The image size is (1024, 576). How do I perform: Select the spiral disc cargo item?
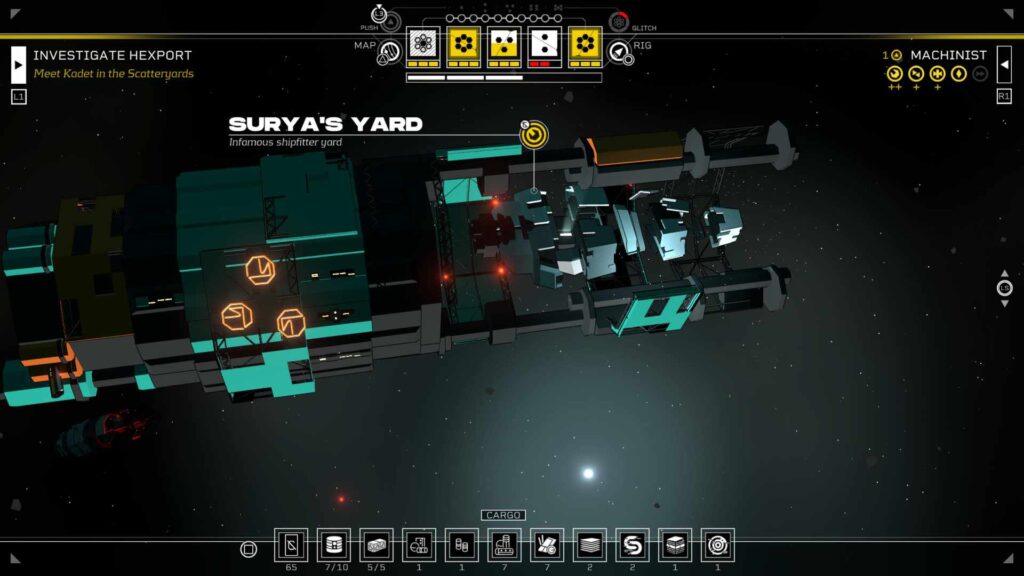717,545
